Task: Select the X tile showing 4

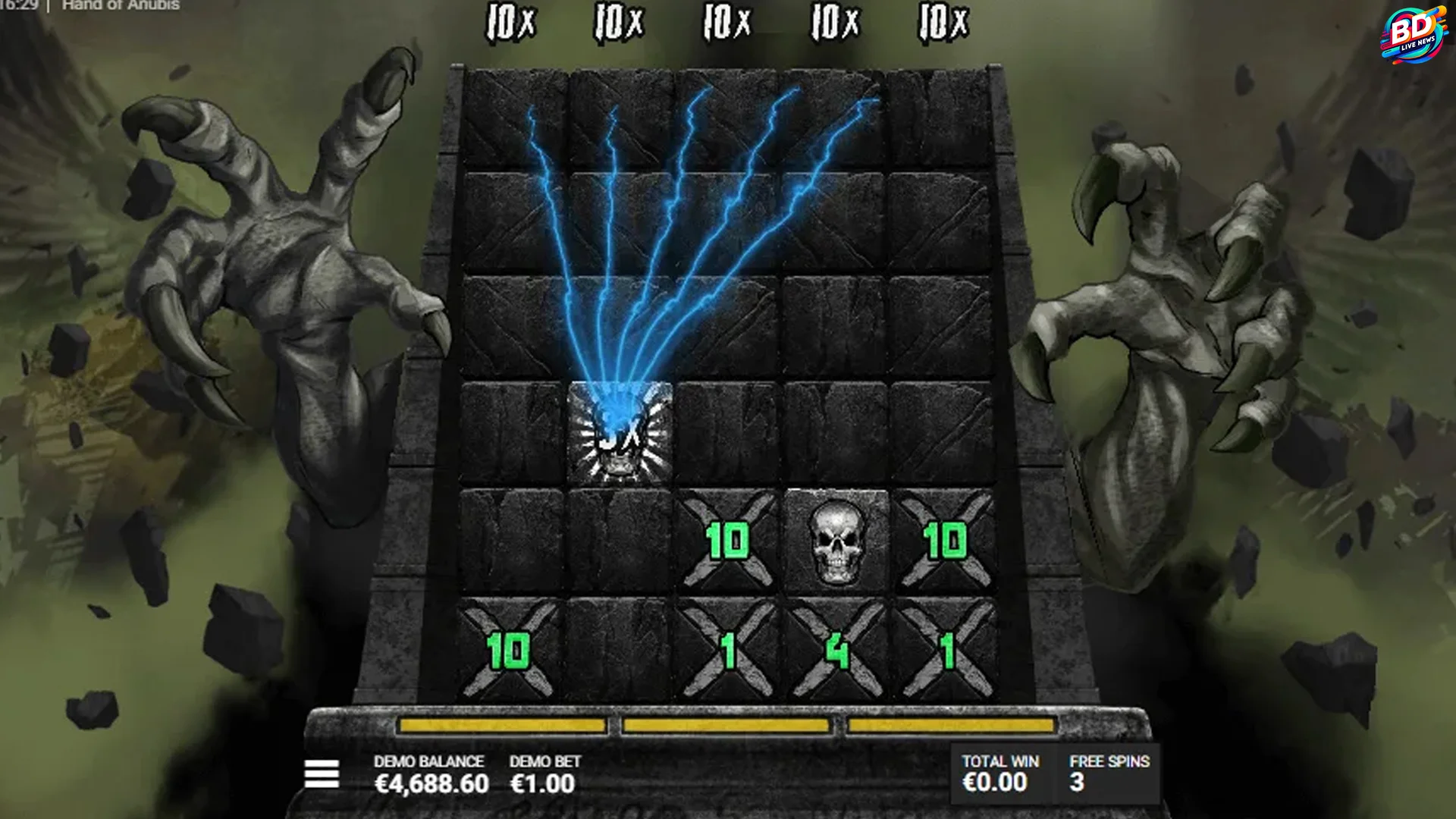Action: click(836, 649)
